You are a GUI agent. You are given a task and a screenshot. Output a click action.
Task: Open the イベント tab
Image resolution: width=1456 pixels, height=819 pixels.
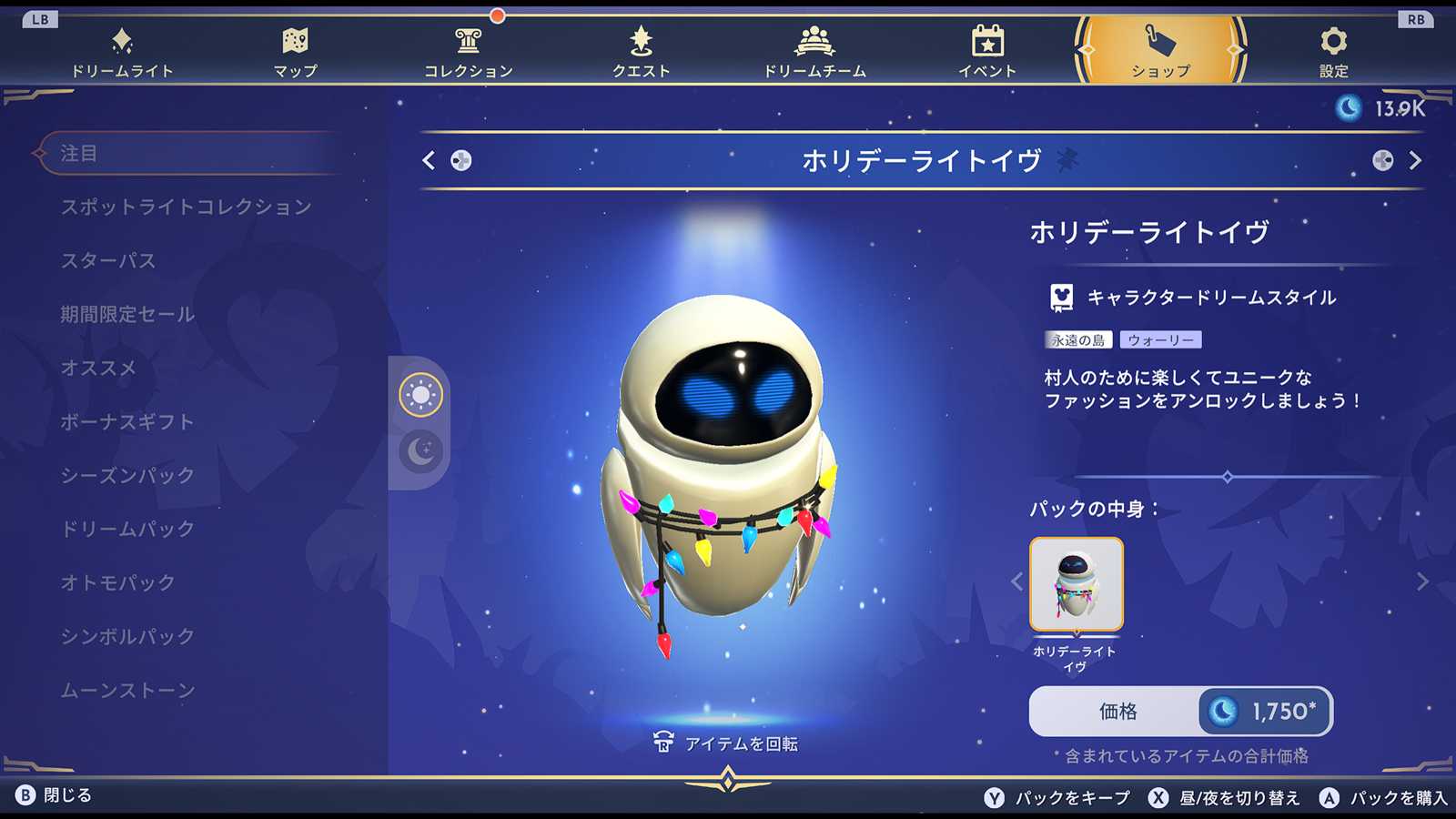pyautogui.click(x=987, y=52)
